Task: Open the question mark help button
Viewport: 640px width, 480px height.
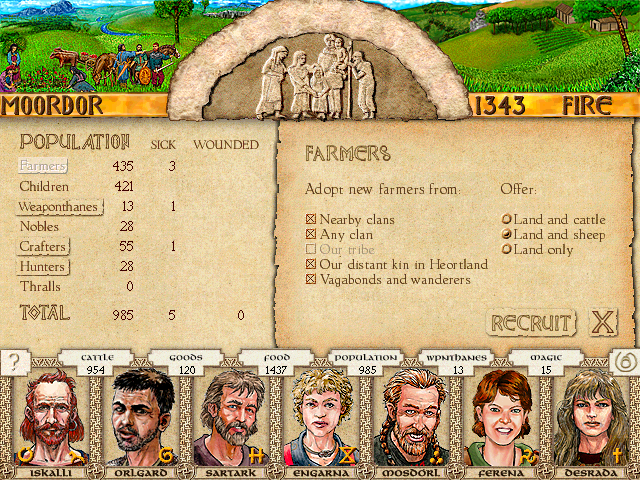Action: (x=15, y=363)
